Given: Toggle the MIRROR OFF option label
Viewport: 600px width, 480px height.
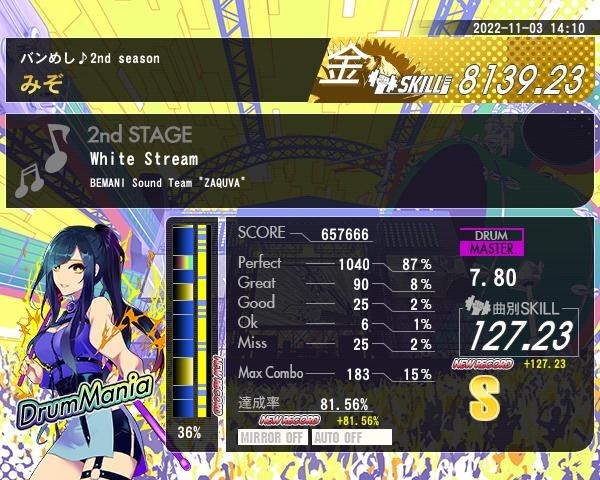Looking at the screenshot, I should tap(272, 437).
